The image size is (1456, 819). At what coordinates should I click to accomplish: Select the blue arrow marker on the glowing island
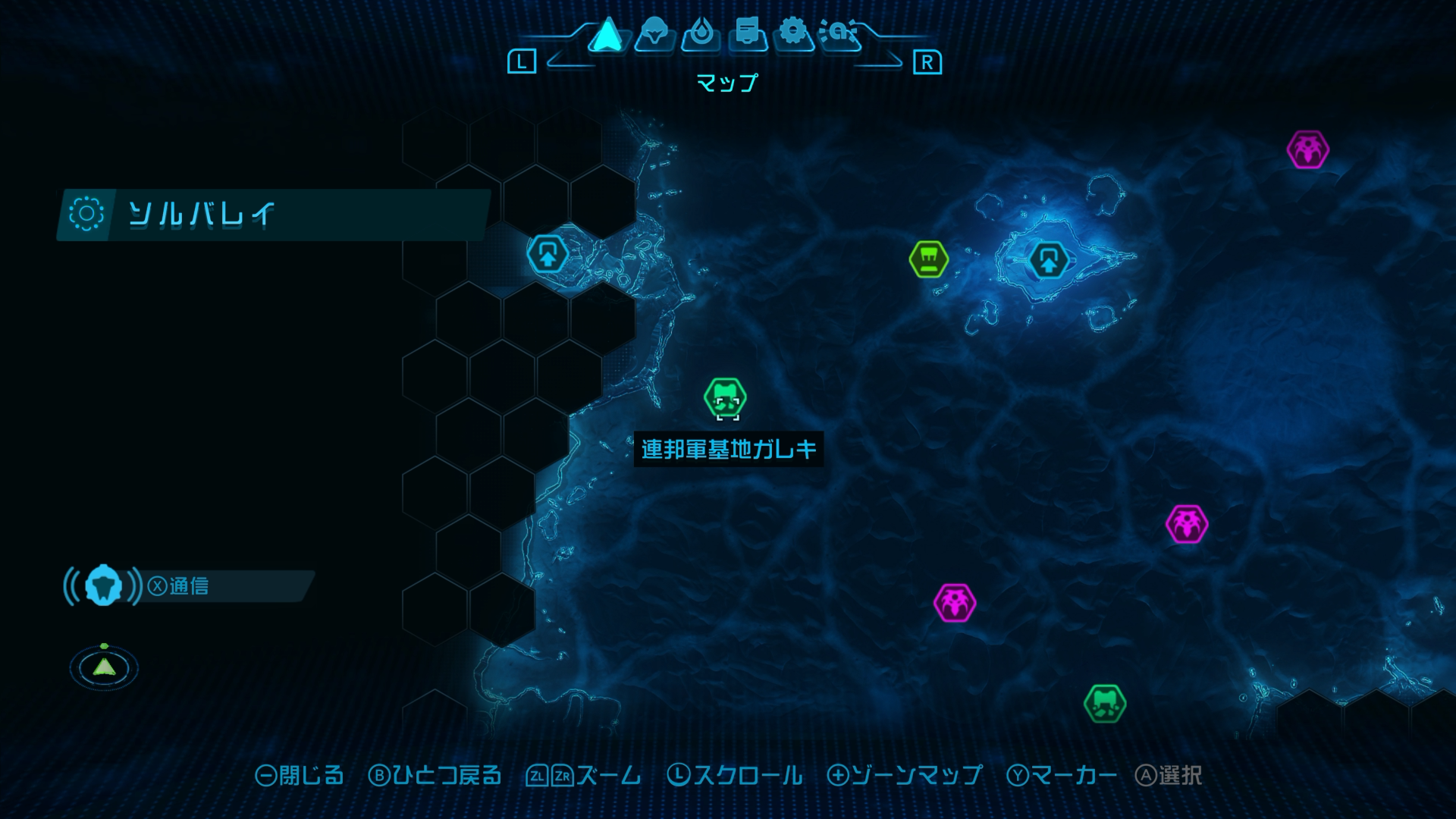click(1049, 260)
